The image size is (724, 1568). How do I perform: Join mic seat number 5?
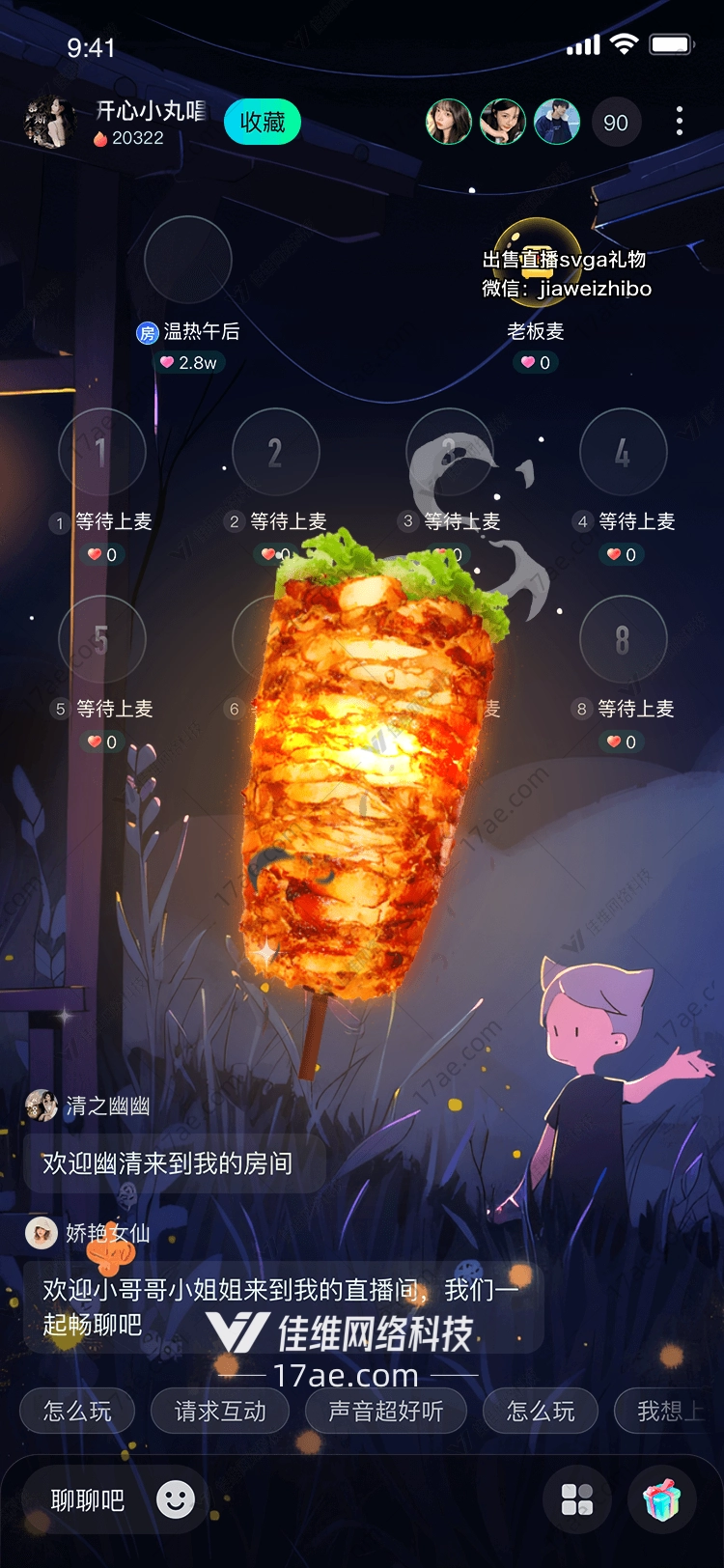pyautogui.click(x=101, y=639)
